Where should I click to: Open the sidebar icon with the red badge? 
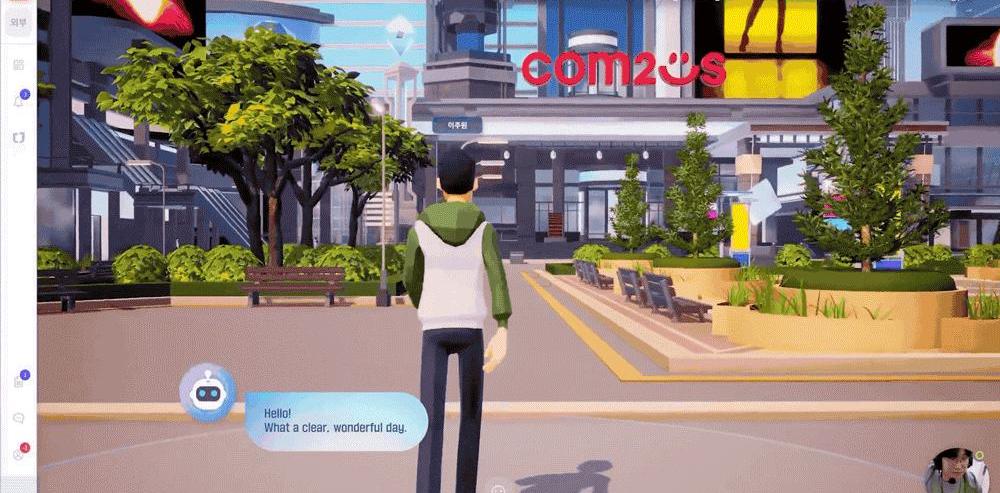(x=18, y=454)
